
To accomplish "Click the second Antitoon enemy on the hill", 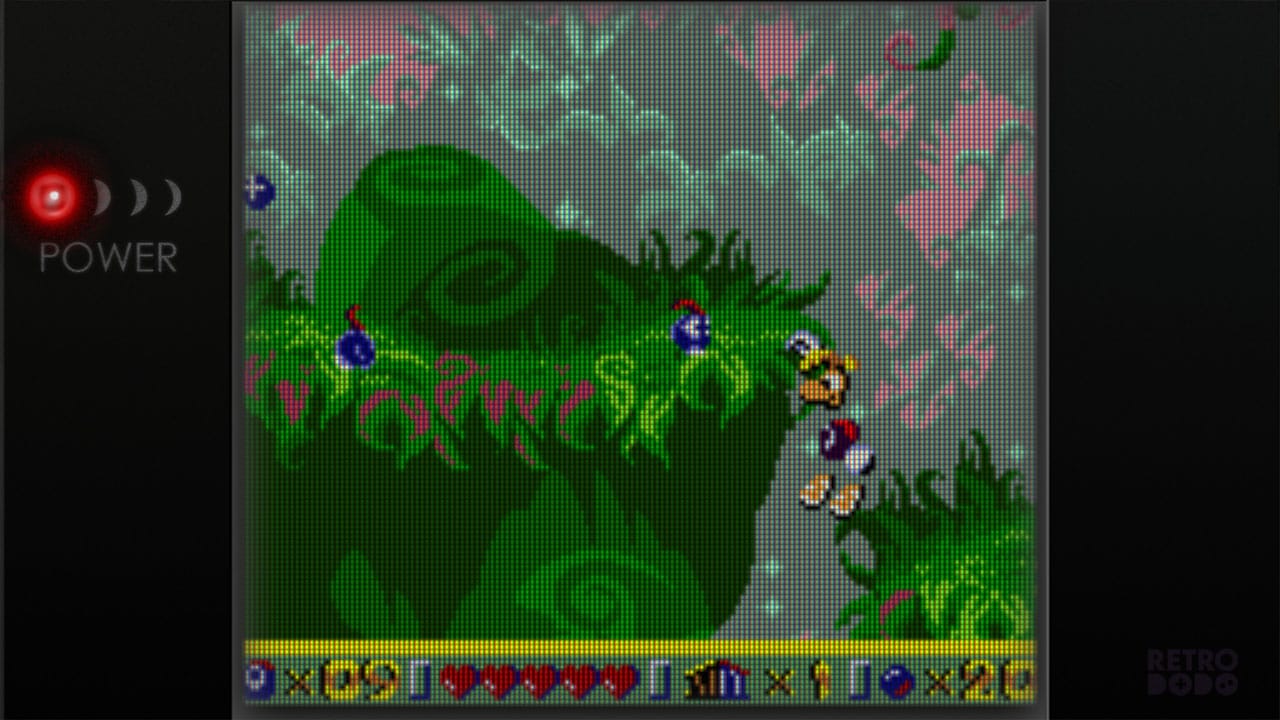I will pyautogui.click(x=688, y=330).
